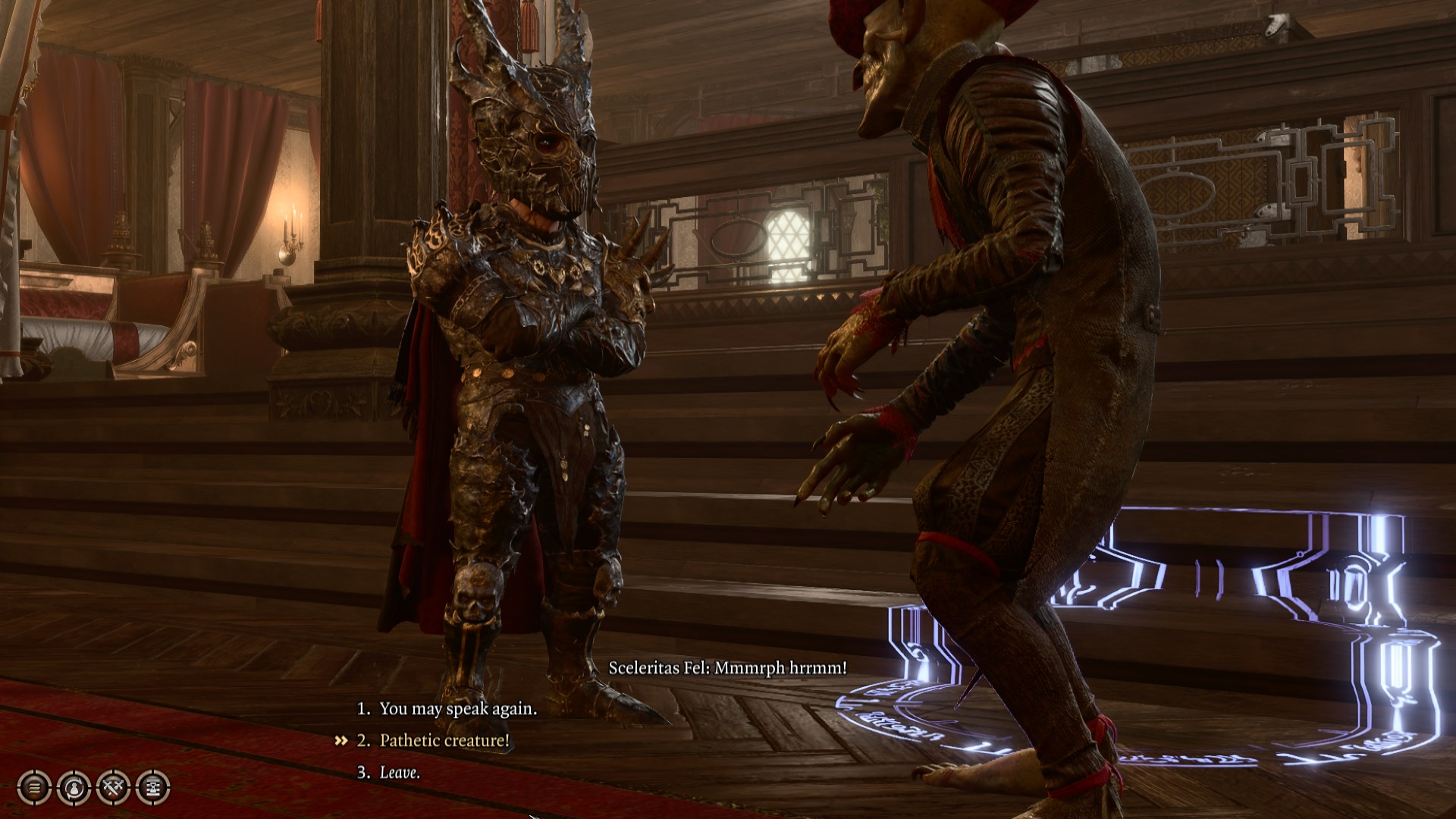The height and width of the screenshot is (819, 1456).
Task: Select the "Pathetic creature!" dialogue option
Action: click(x=444, y=740)
